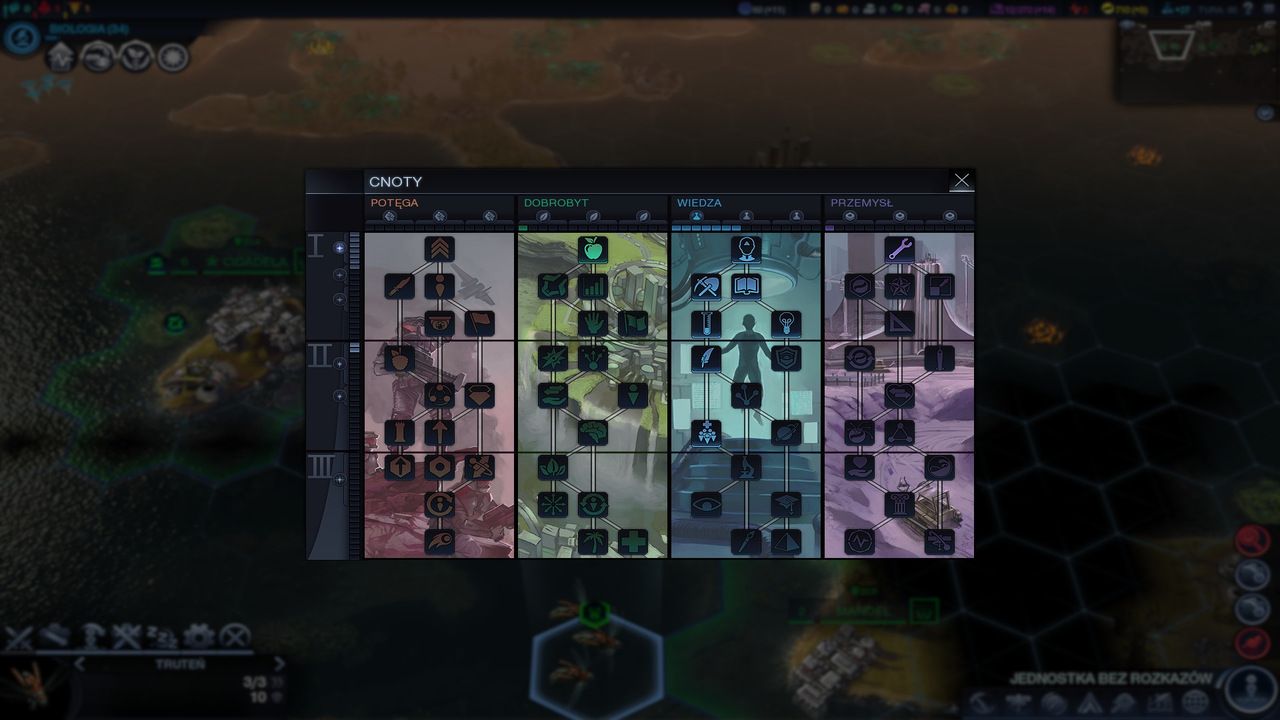1280x720 pixels.
Task: Switch to the POTĘGA virtue column header
Action: click(x=397, y=202)
